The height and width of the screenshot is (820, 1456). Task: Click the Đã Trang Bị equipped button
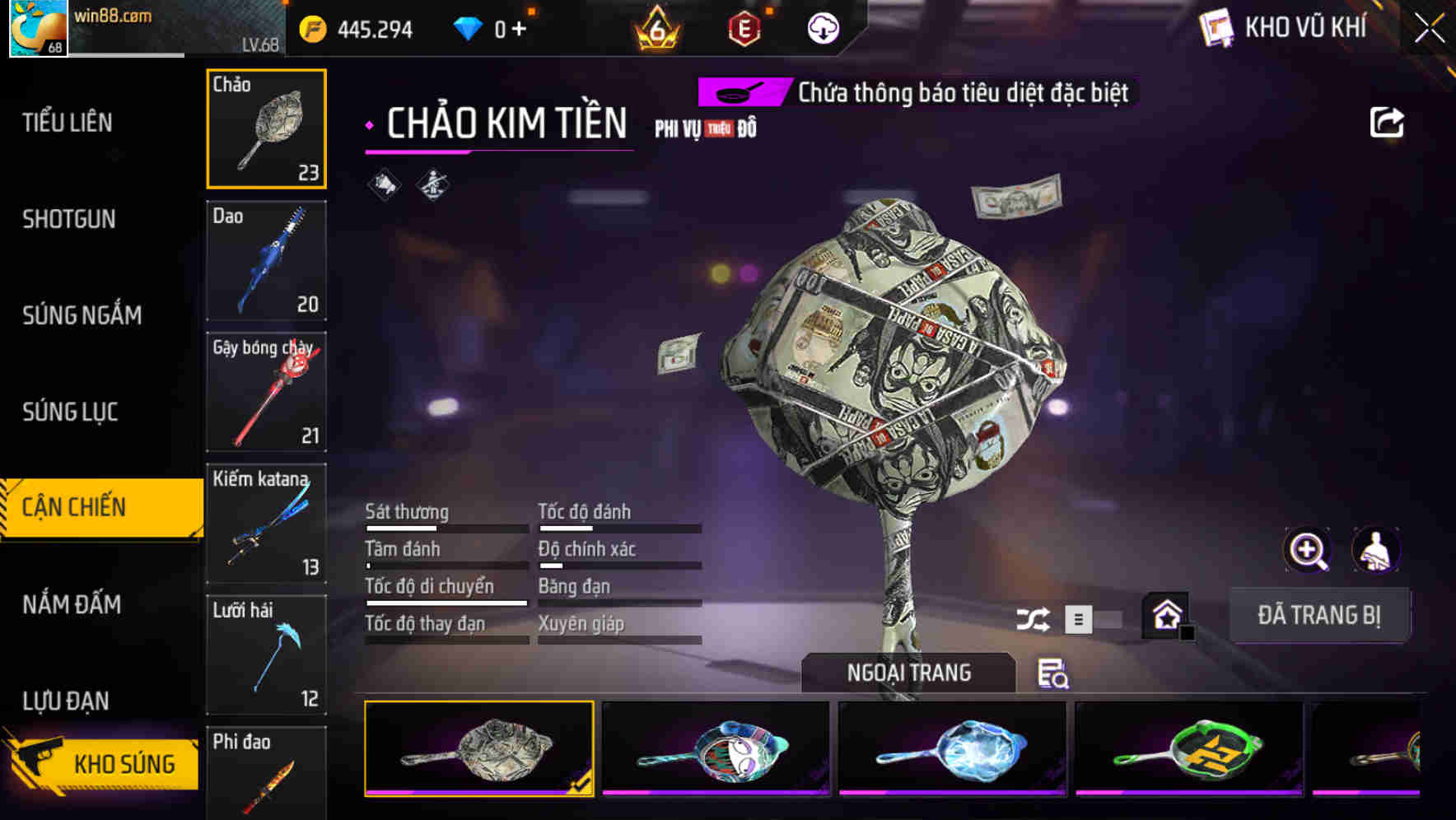coord(1318,615)
